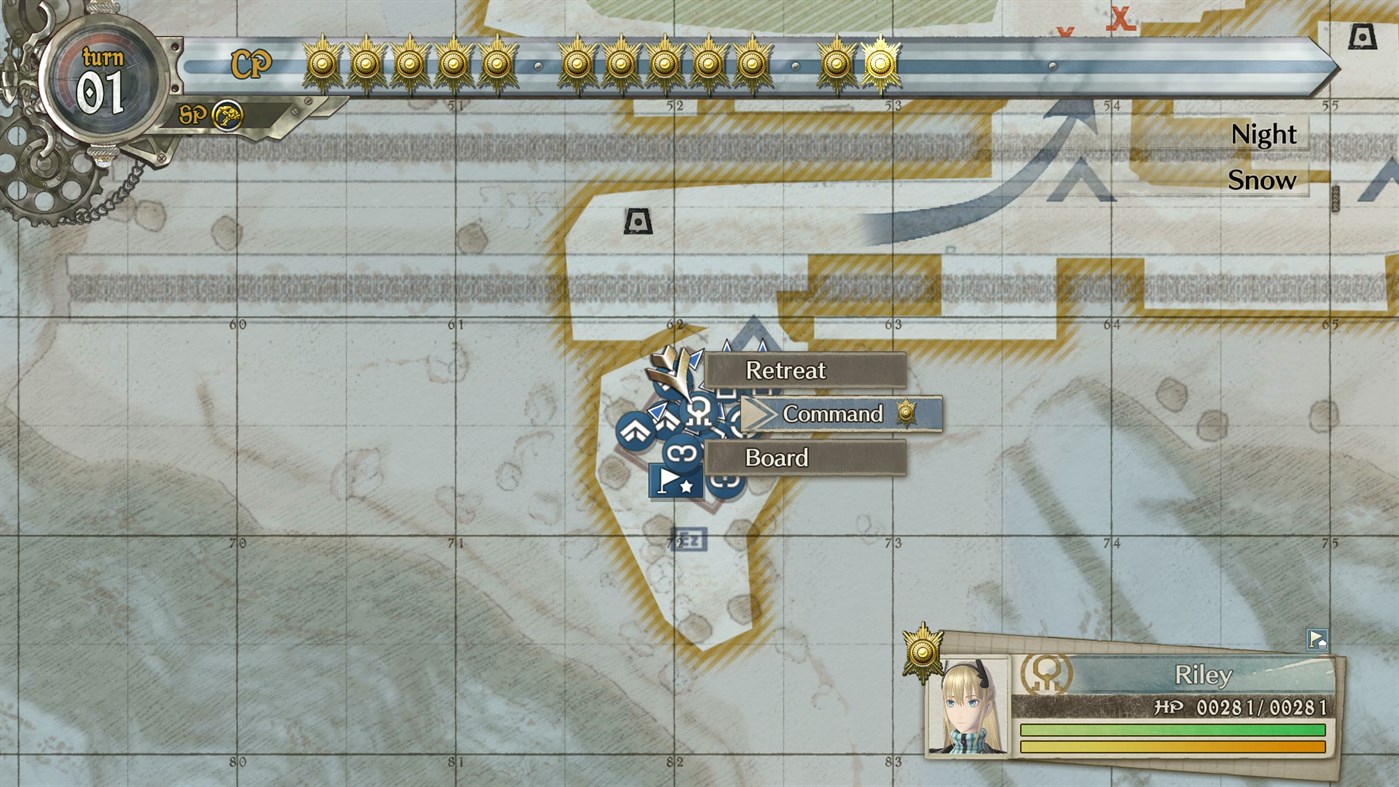Toggle the first CP star on the command bar
The height and width of the screenshot is (787, 1399).
click(x=320, y=62)
